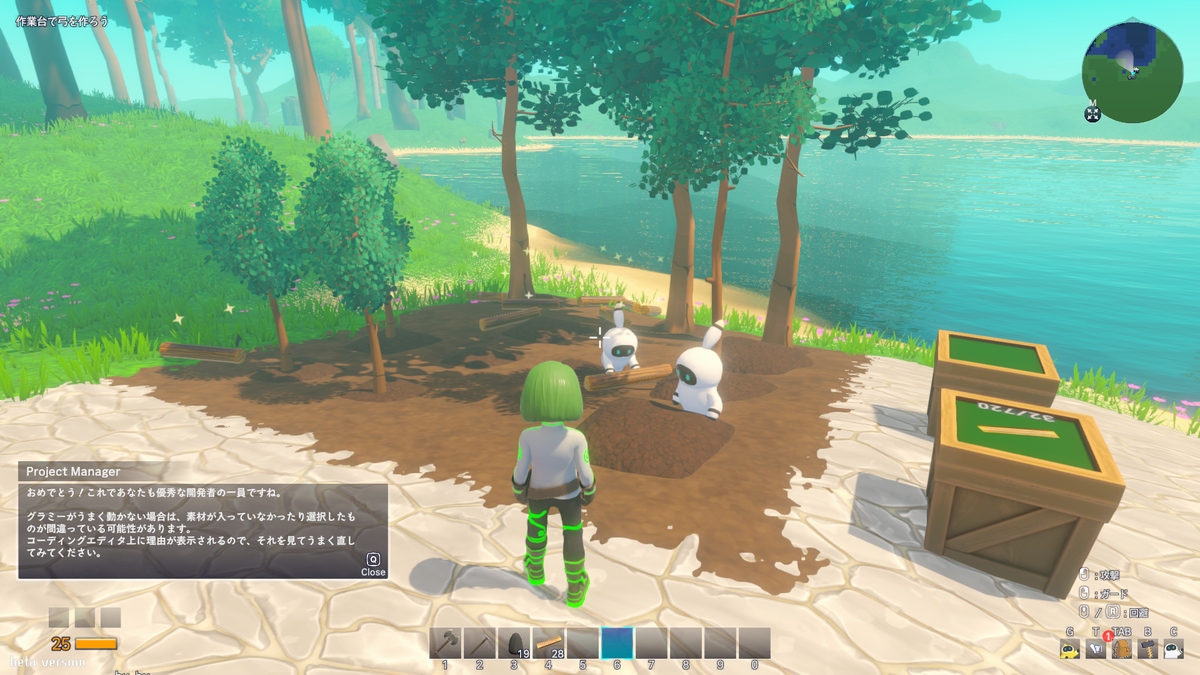Select the axe hotbar slot
1200x675 pixels.
446,643
